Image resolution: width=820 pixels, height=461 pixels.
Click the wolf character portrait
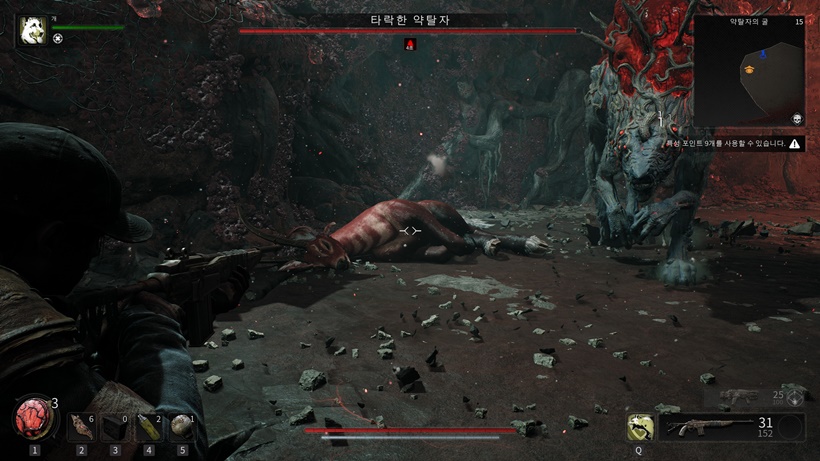31,30
